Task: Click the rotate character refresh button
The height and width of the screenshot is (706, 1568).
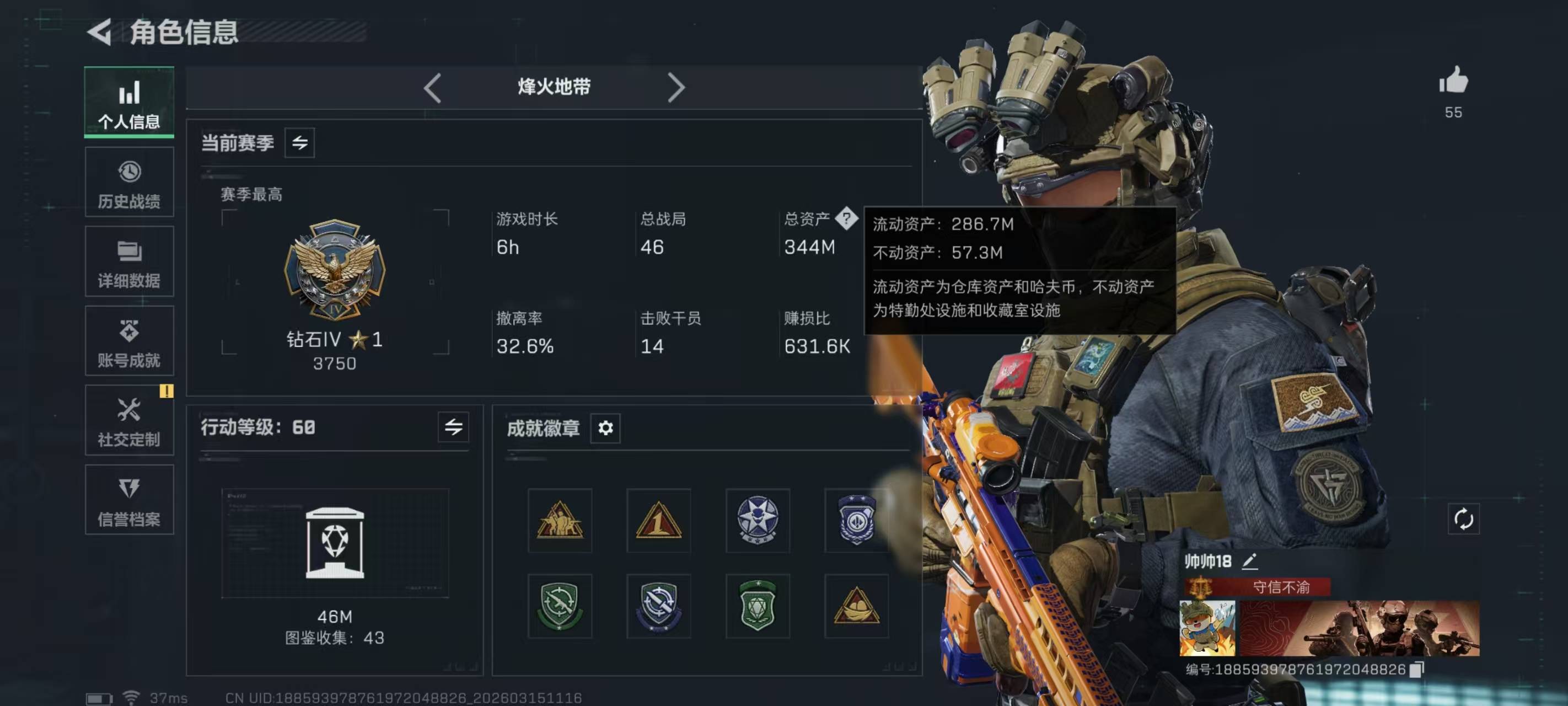Action: point(1463,519)
